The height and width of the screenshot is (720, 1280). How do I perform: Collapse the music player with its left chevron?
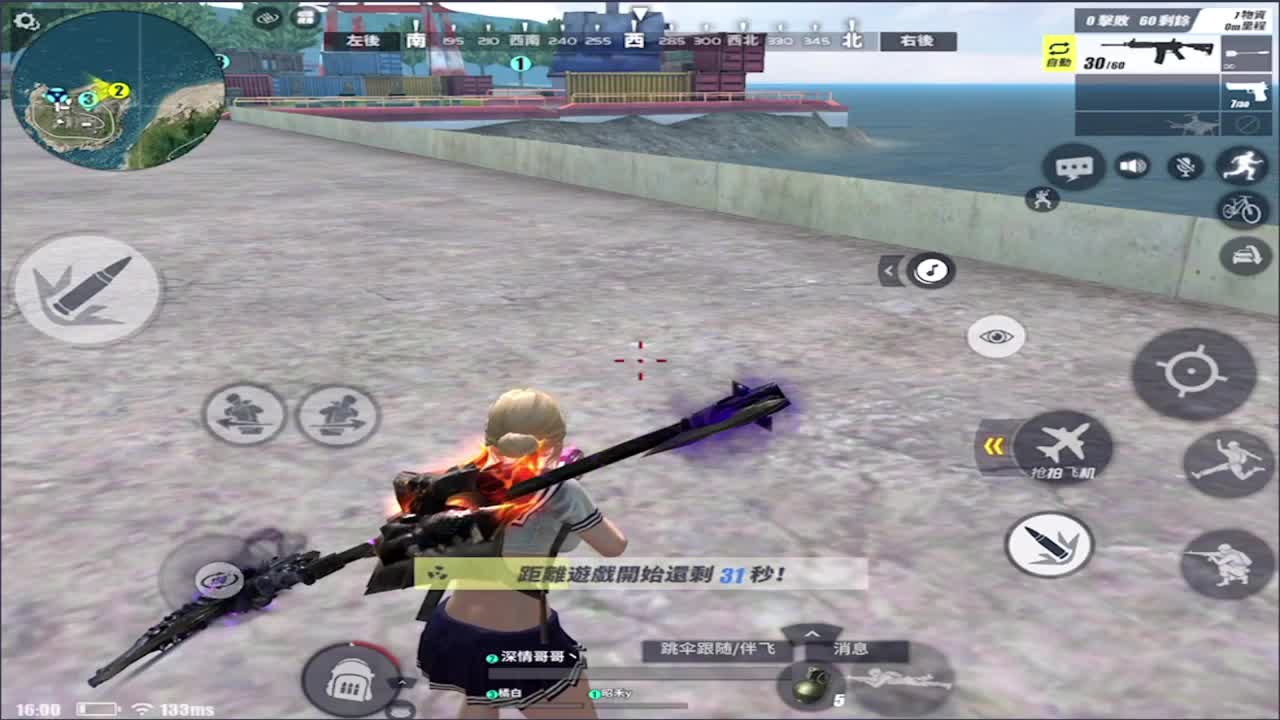pyautogui.click(x=889, y=271)
